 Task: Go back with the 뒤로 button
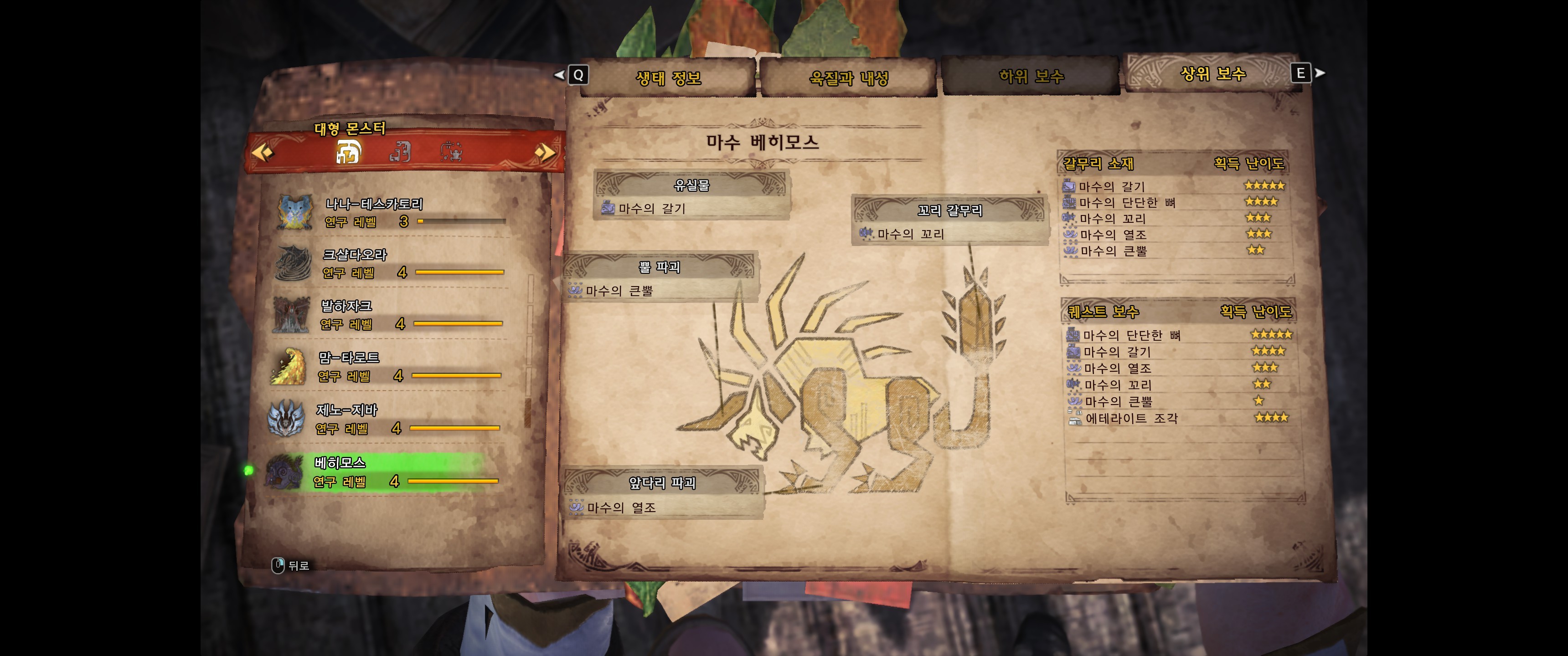point(290,565)
